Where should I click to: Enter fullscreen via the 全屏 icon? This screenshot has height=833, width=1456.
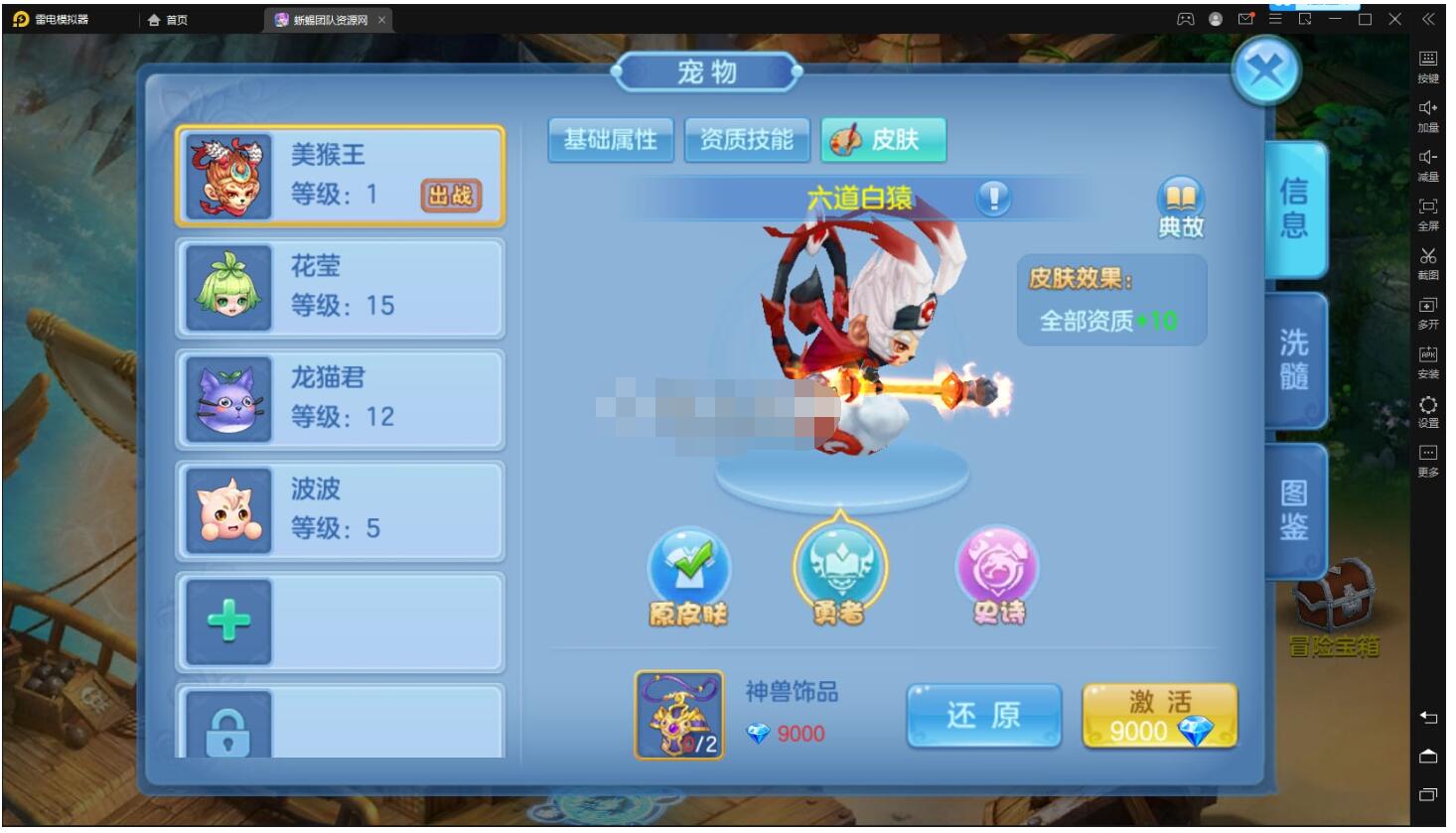click(x=1427, y=210)
